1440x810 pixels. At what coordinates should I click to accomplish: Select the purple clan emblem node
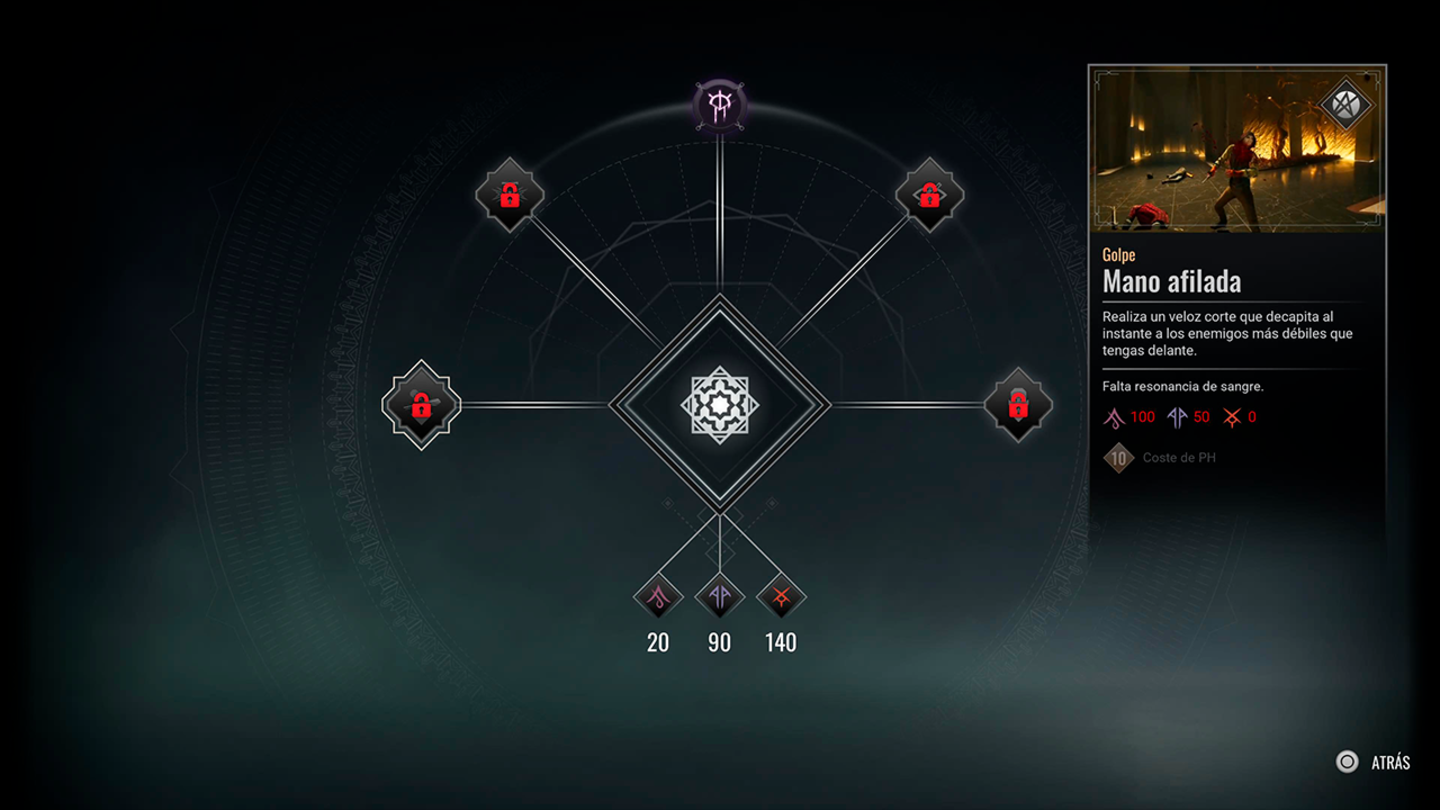coord(719,105)
